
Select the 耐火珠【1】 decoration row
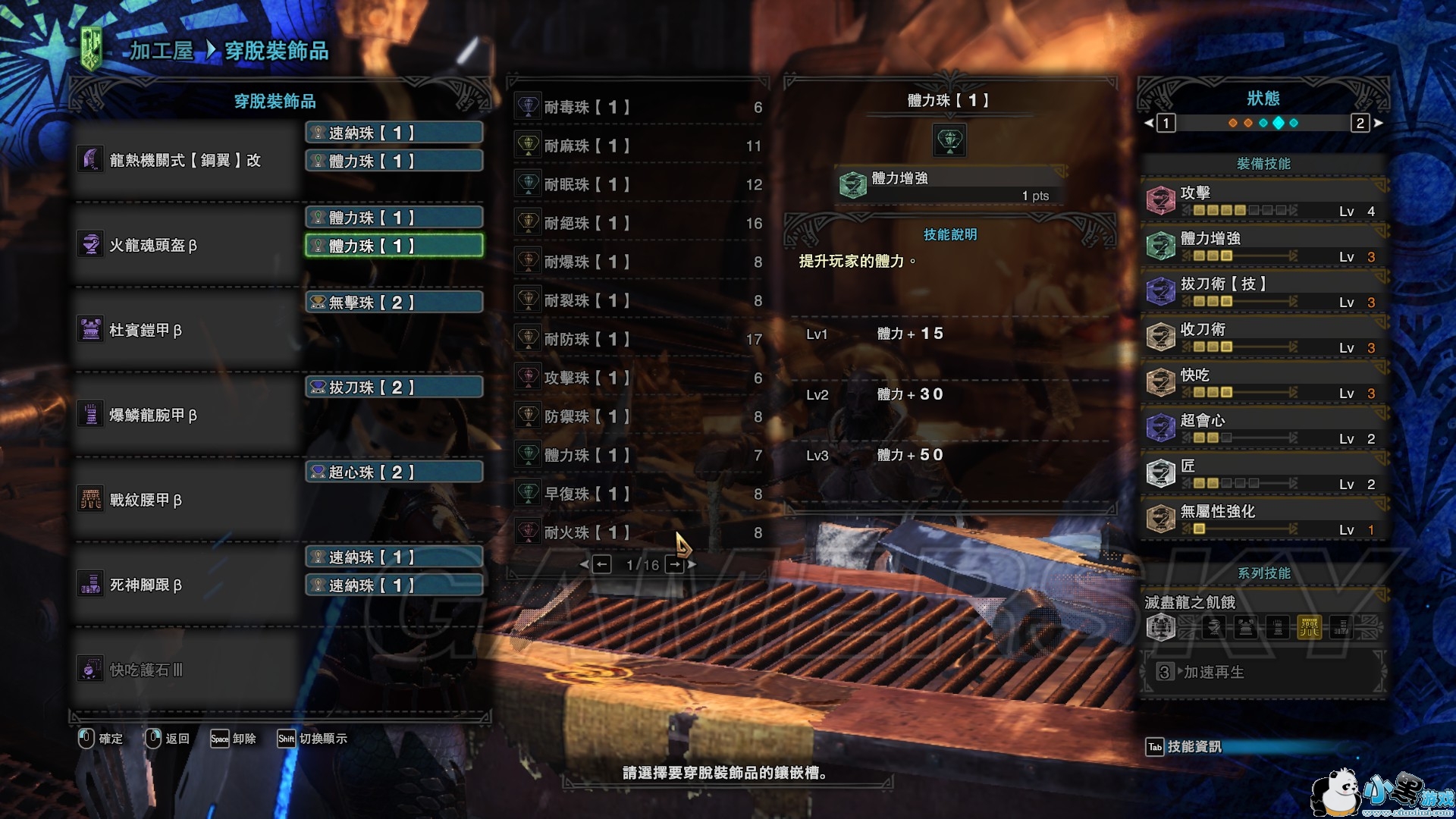(639, 533)
